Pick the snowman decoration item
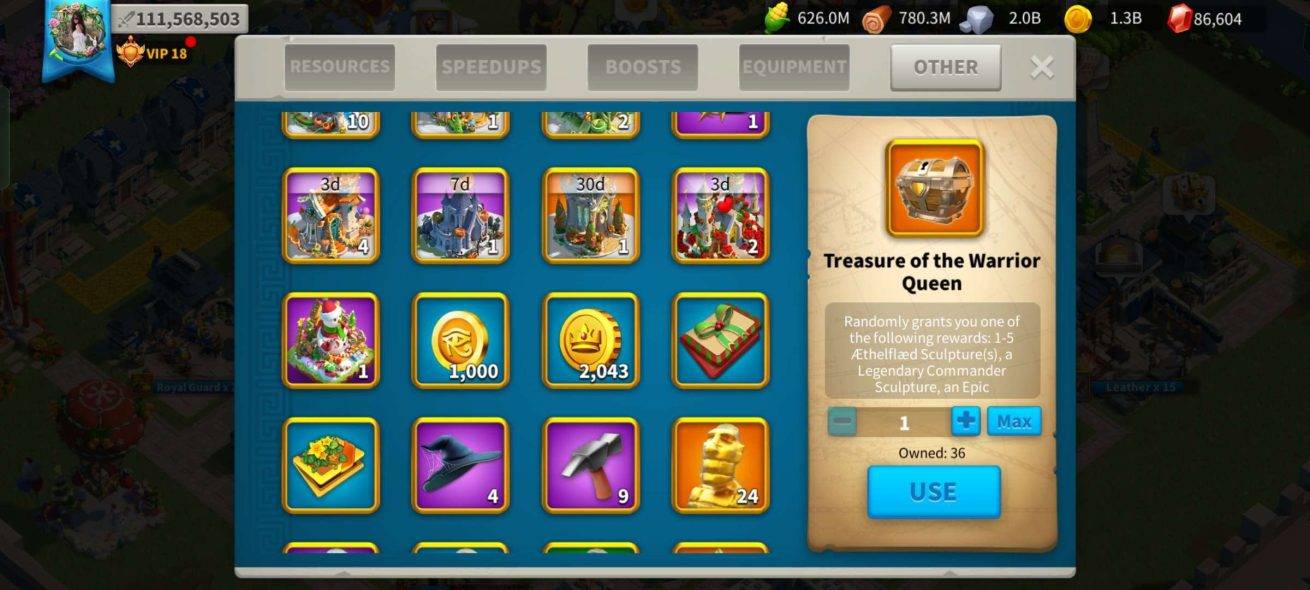This screenshot has width=1310, height=590. click(331, 340)
